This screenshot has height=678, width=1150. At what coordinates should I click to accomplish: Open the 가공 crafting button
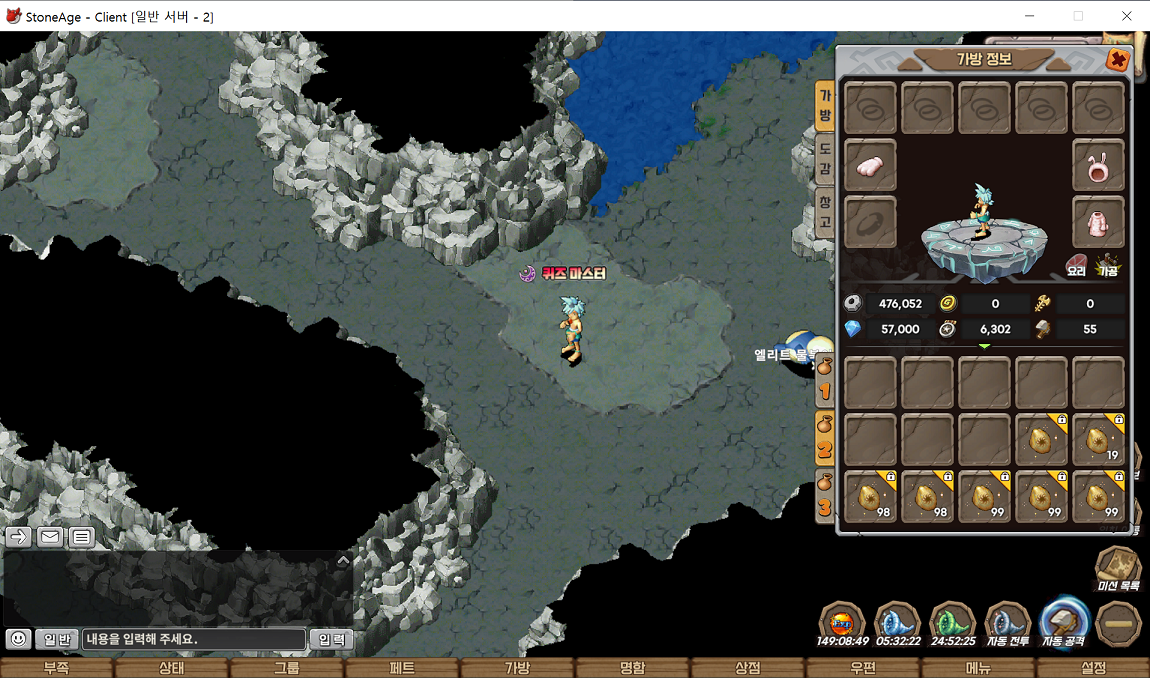click(1108, 265)
